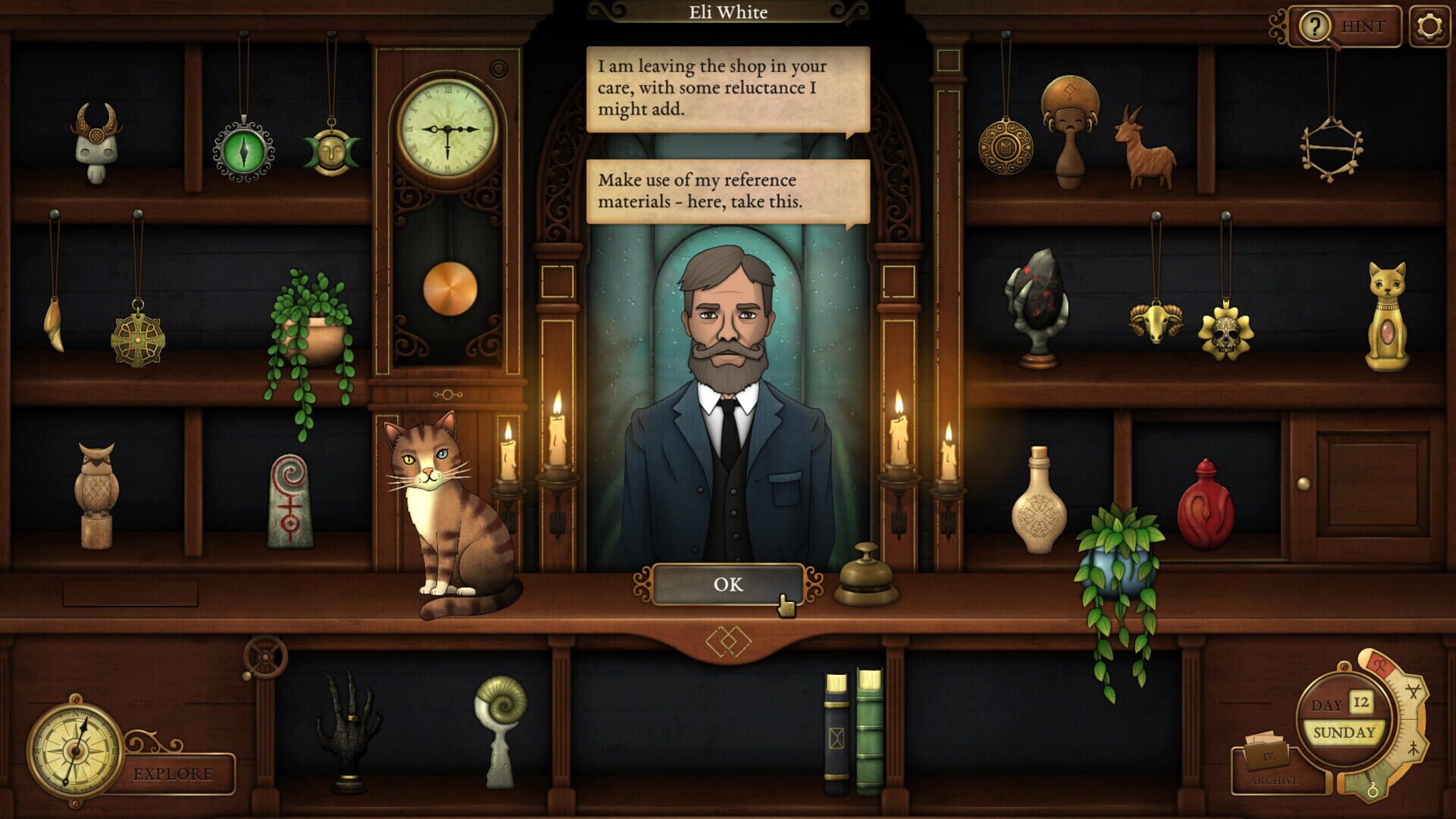Request a HINT from the top-right button
The image size is (1456, 819).
coord(1361,27)
